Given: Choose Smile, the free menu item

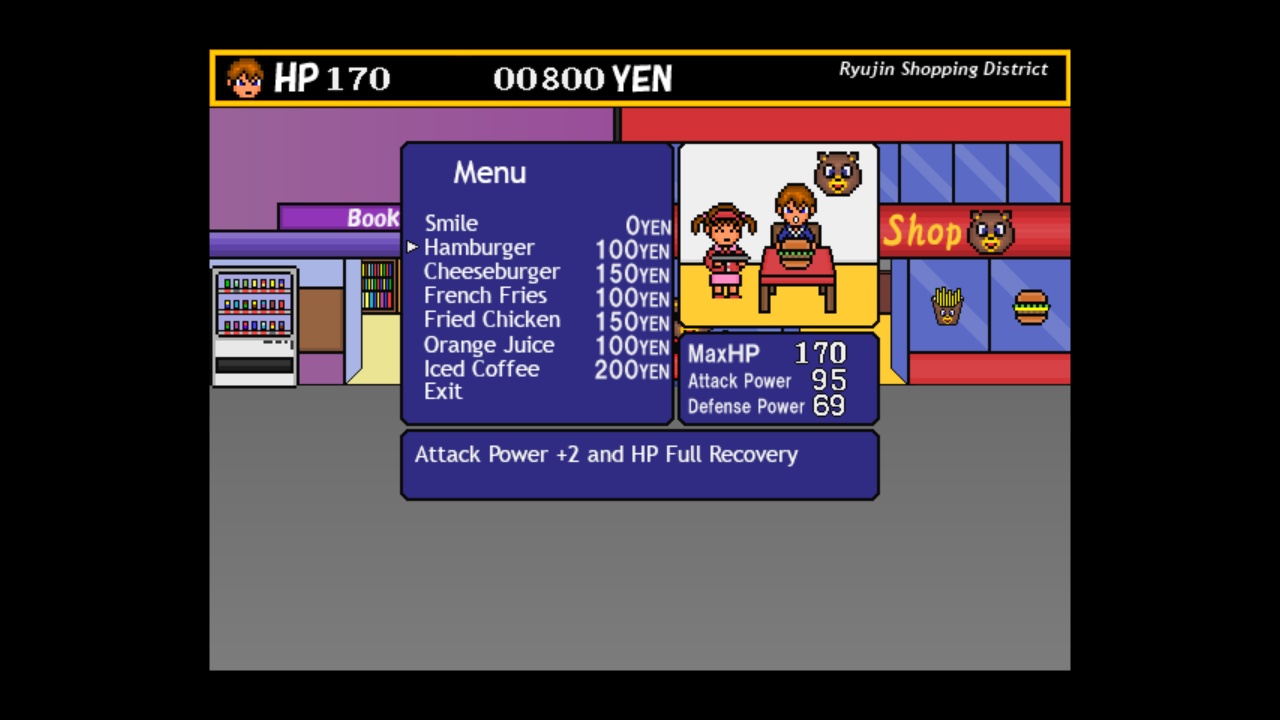Looking at the screenshot, I should 451,223.
